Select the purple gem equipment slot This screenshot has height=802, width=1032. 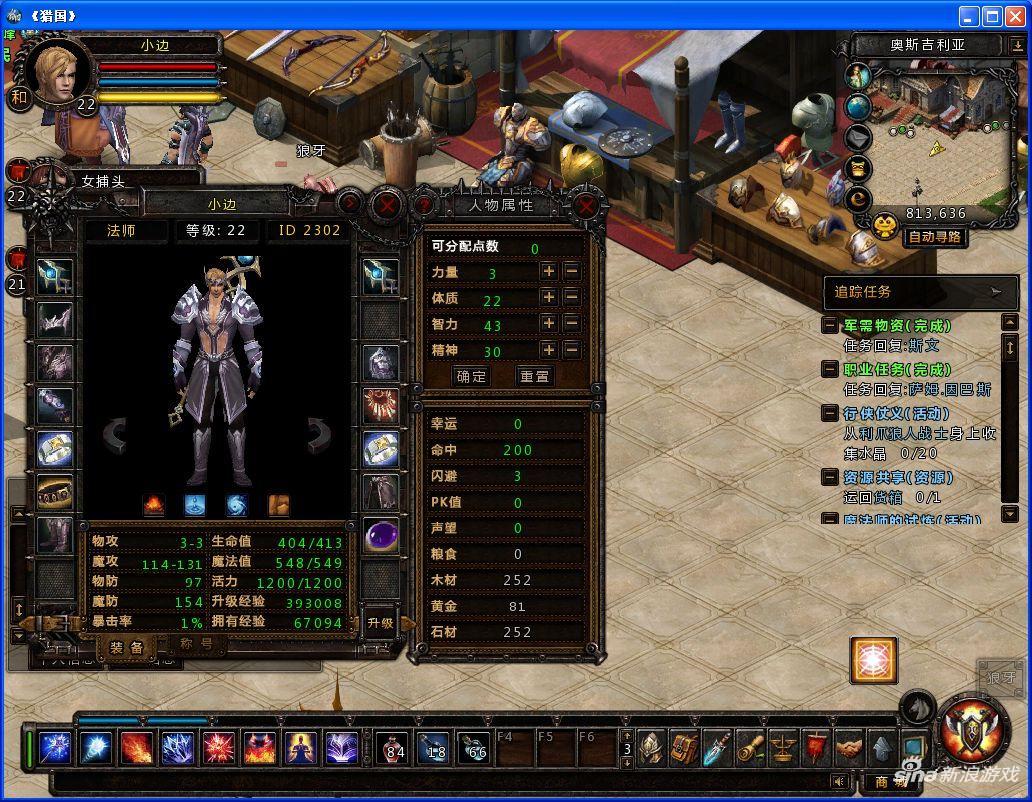[x=381, y=535]
